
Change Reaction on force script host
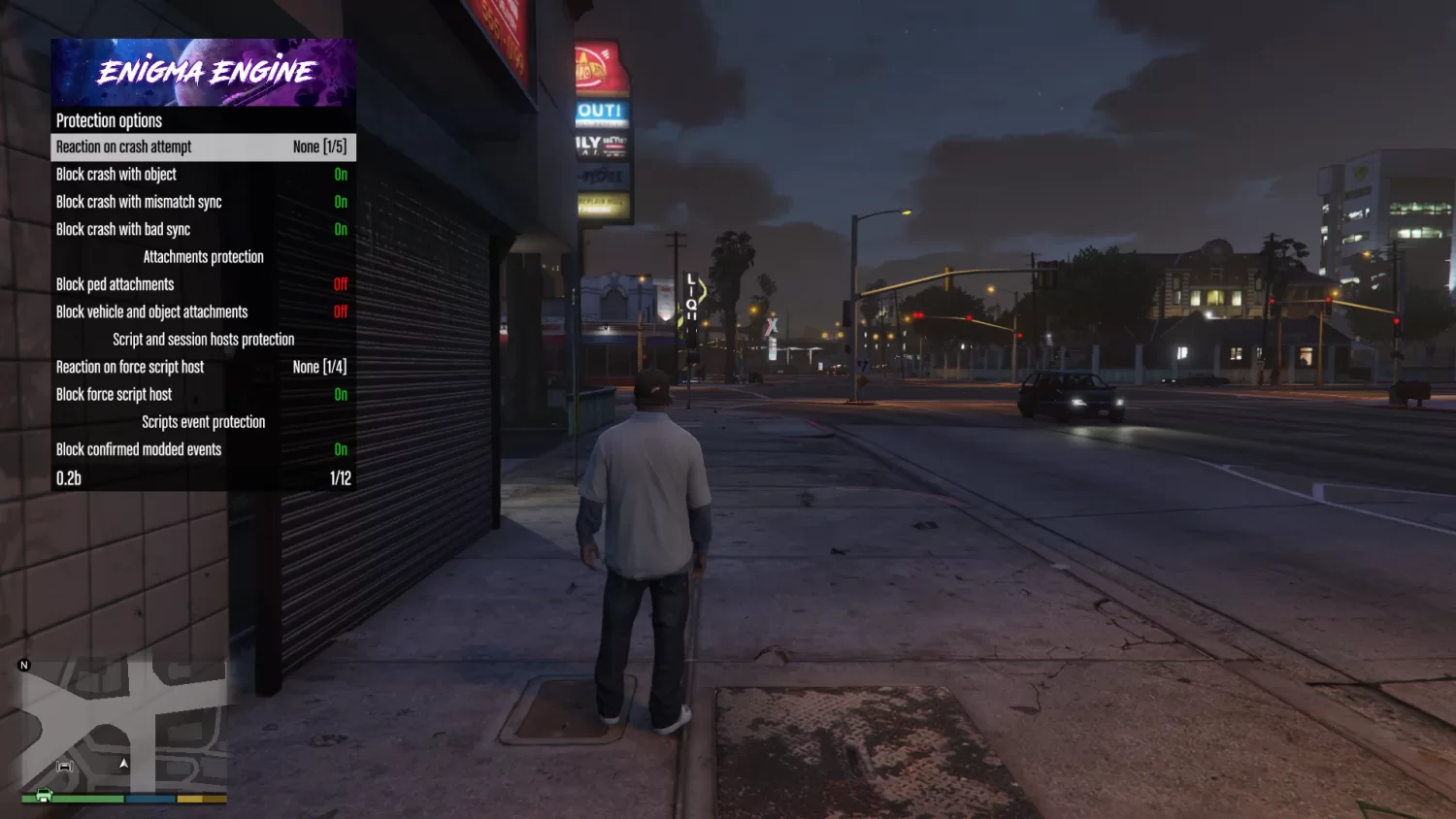[203, 367]
